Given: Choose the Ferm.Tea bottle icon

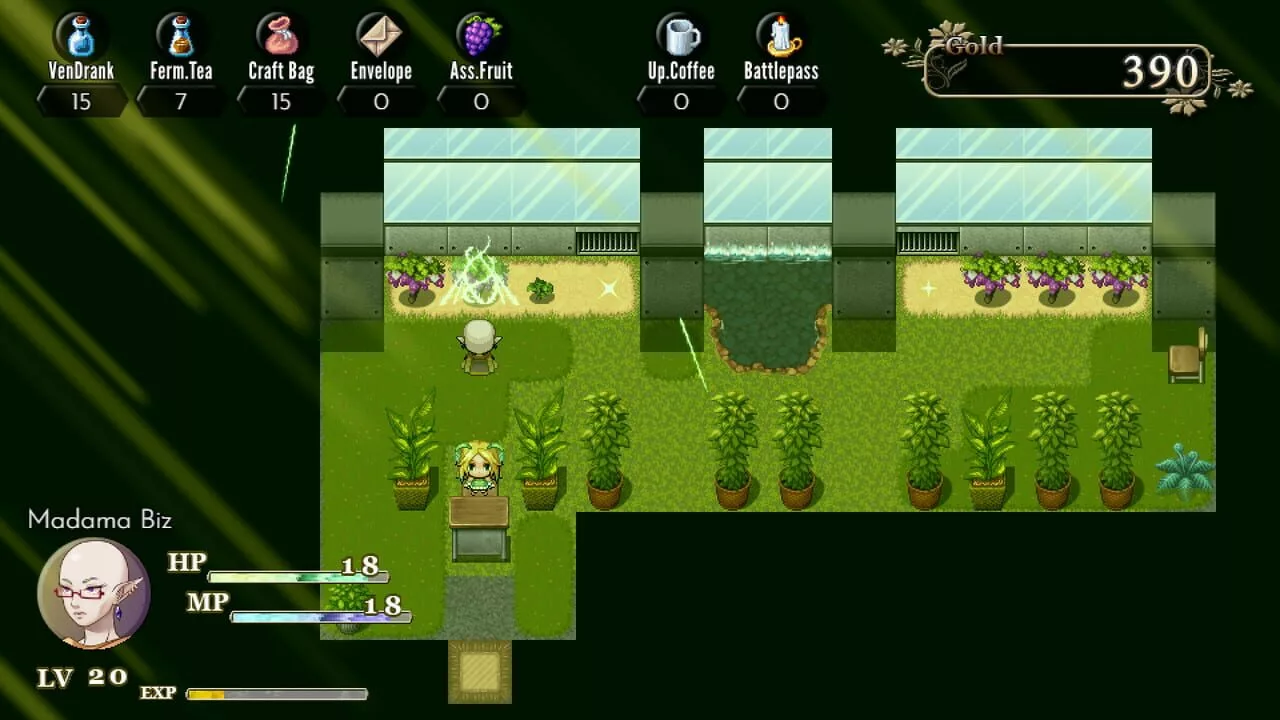Looking at the screenshot, I should point(180,36).
